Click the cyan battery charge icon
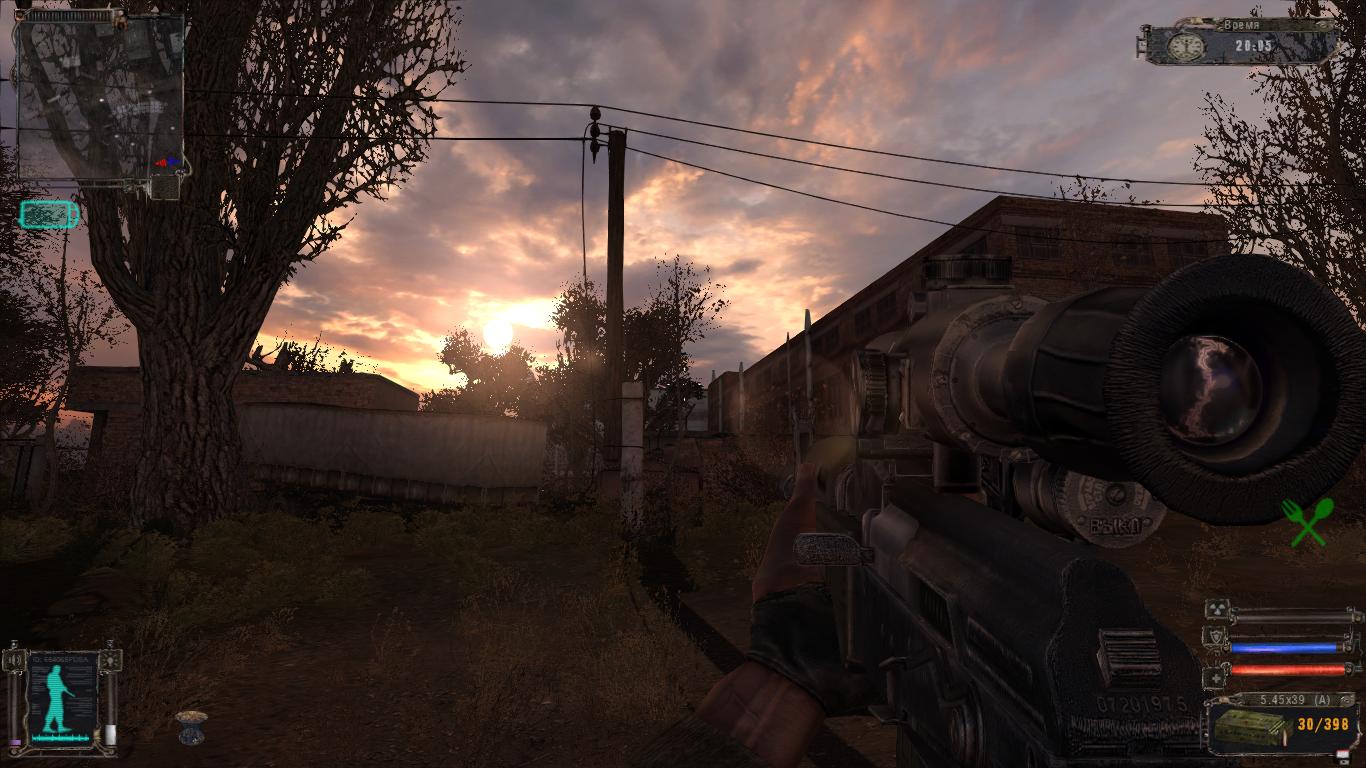1366x768 pixels. click(48, 214)
